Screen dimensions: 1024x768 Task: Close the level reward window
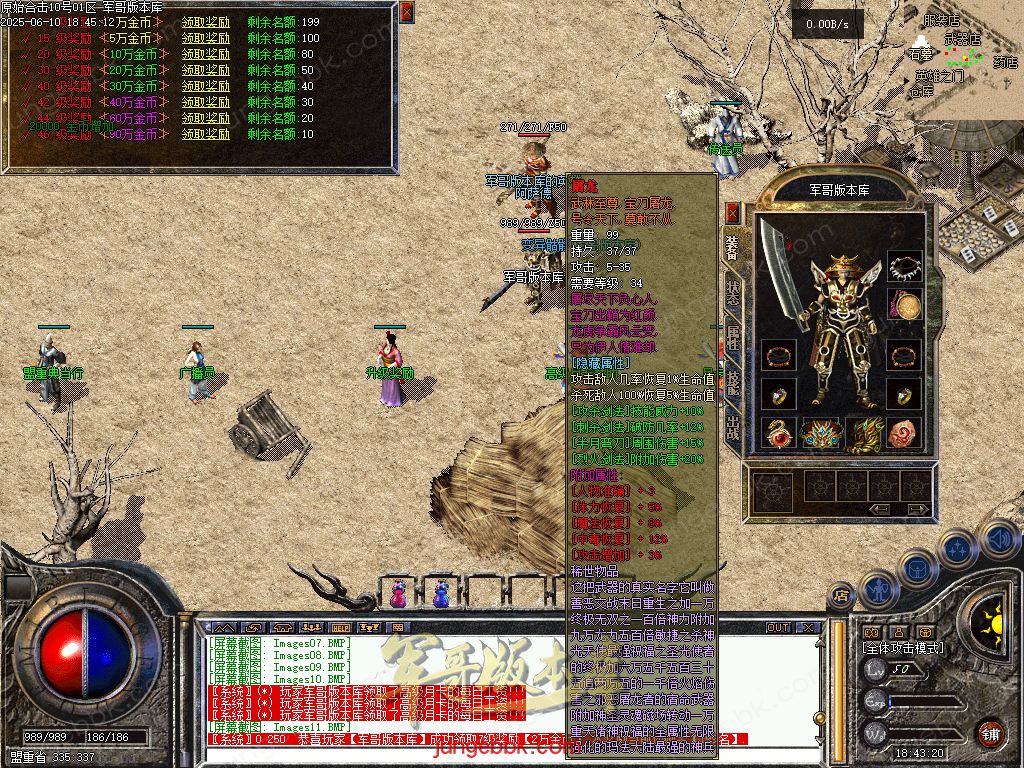point(406,12)
